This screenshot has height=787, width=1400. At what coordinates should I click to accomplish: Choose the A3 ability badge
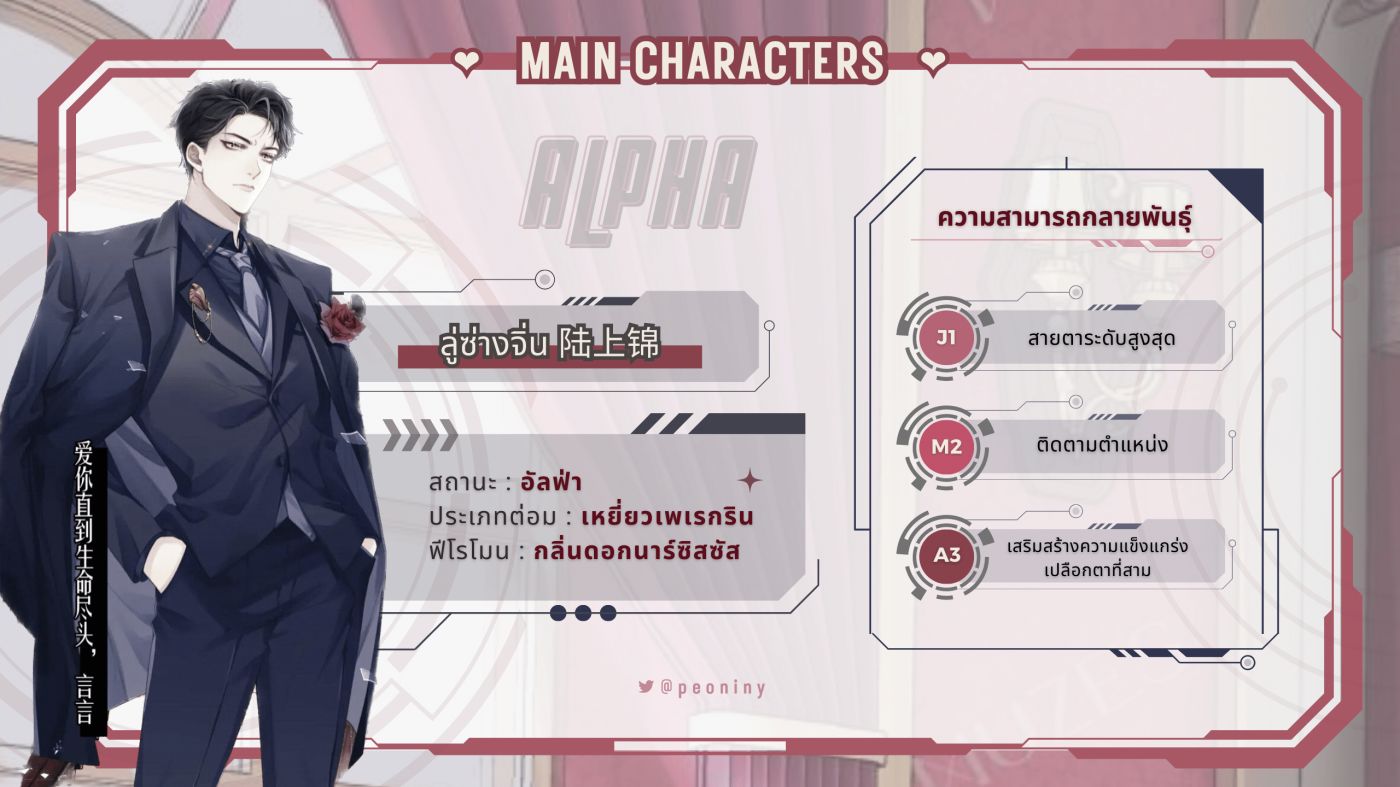tap(945, 554)
